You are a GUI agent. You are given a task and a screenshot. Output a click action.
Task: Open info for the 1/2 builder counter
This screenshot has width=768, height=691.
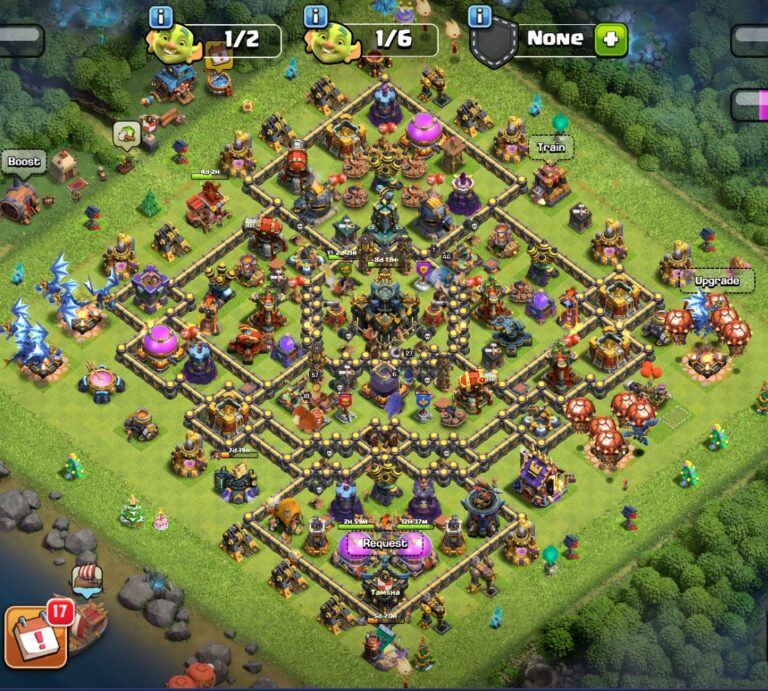click(161, 17)
